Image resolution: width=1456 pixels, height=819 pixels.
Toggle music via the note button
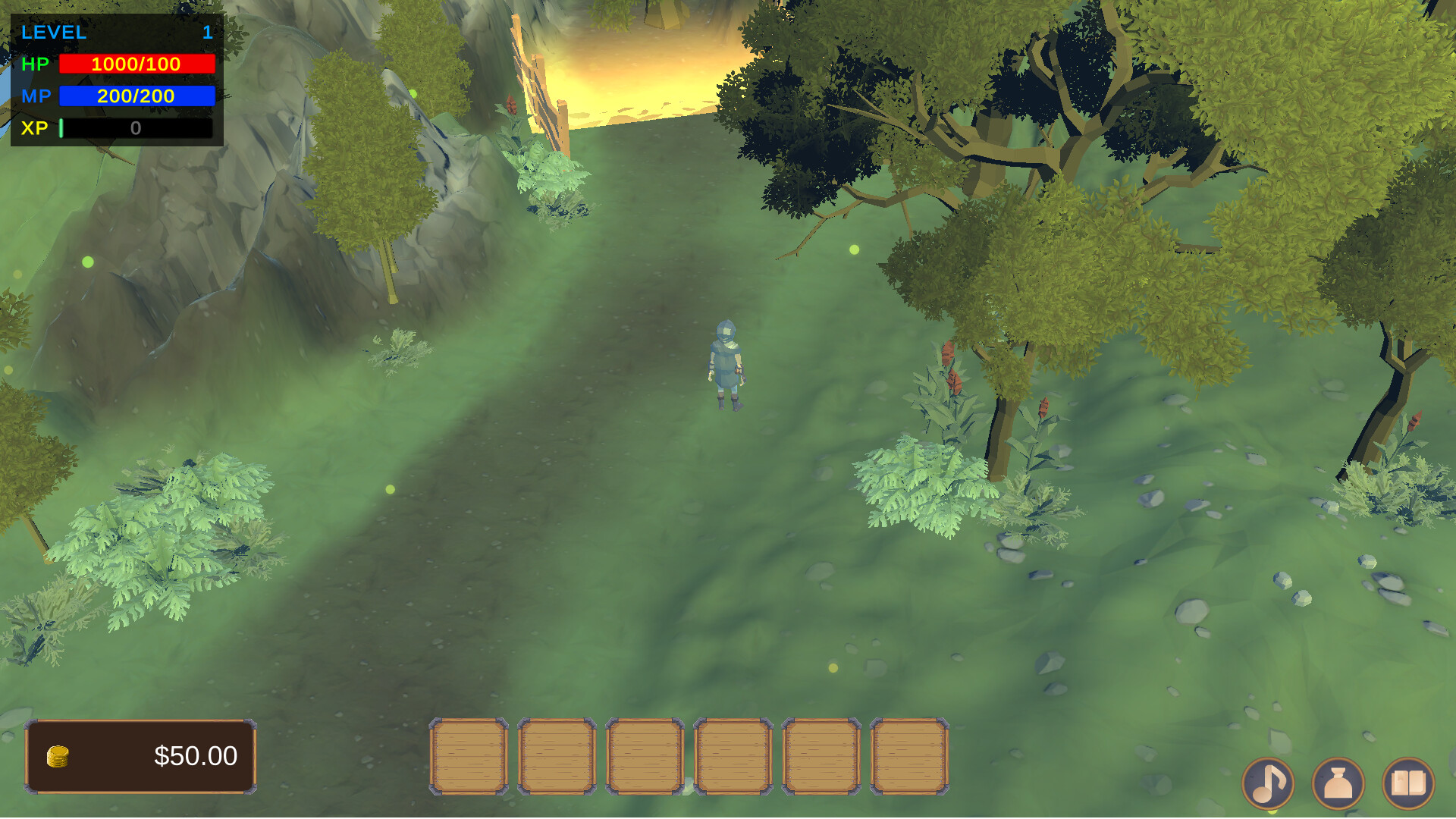click(1268, 783)
